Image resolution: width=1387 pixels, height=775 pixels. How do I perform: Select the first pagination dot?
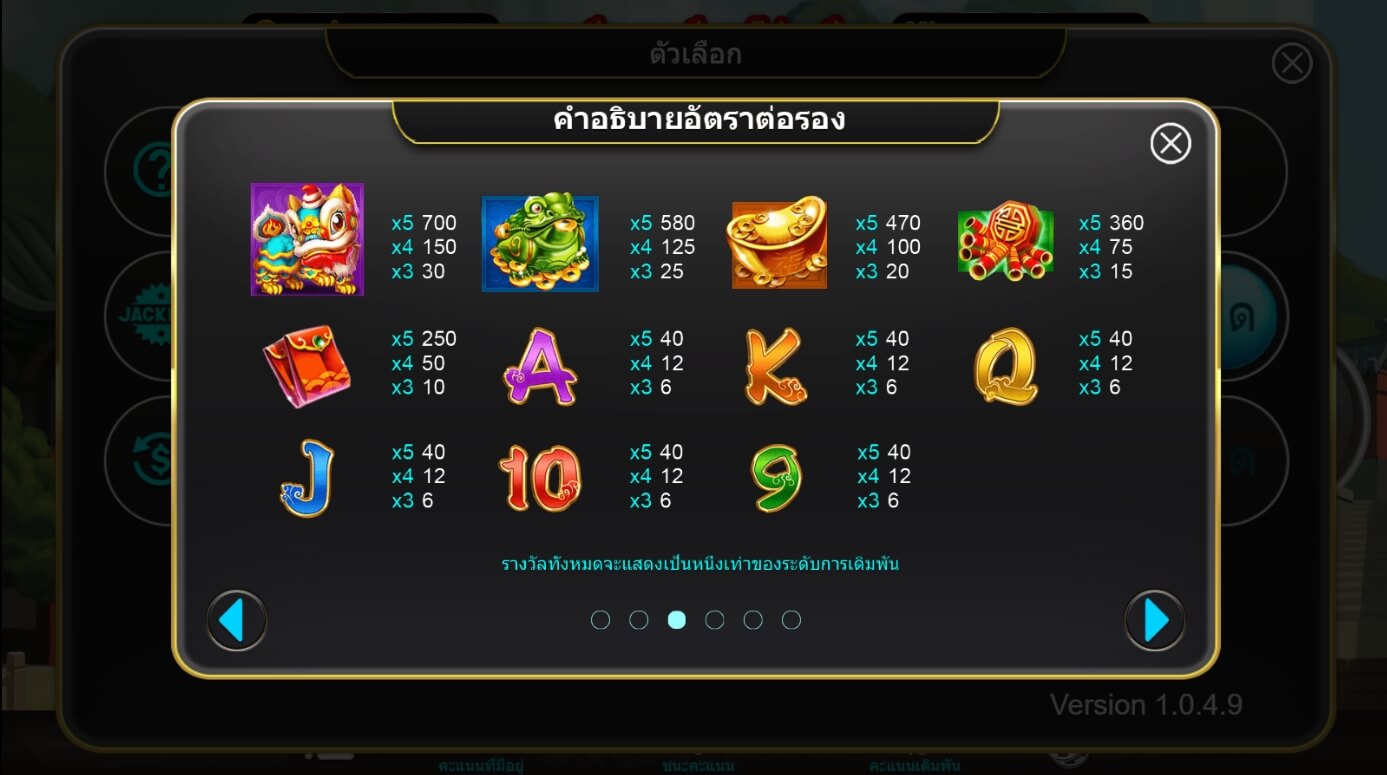click(601, 620)
